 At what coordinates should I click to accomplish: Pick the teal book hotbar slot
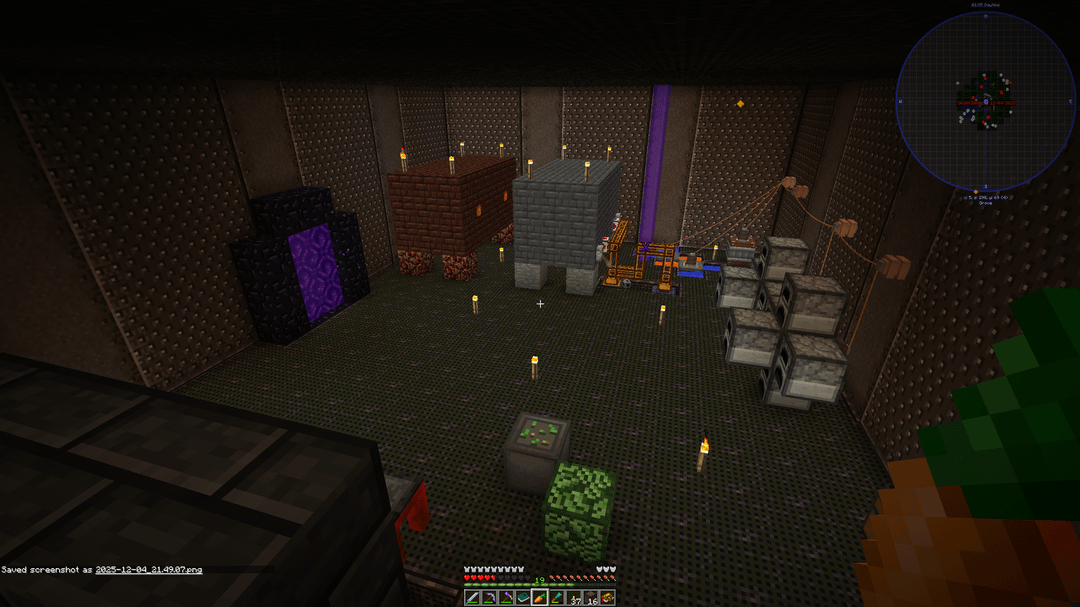point(523,598)
